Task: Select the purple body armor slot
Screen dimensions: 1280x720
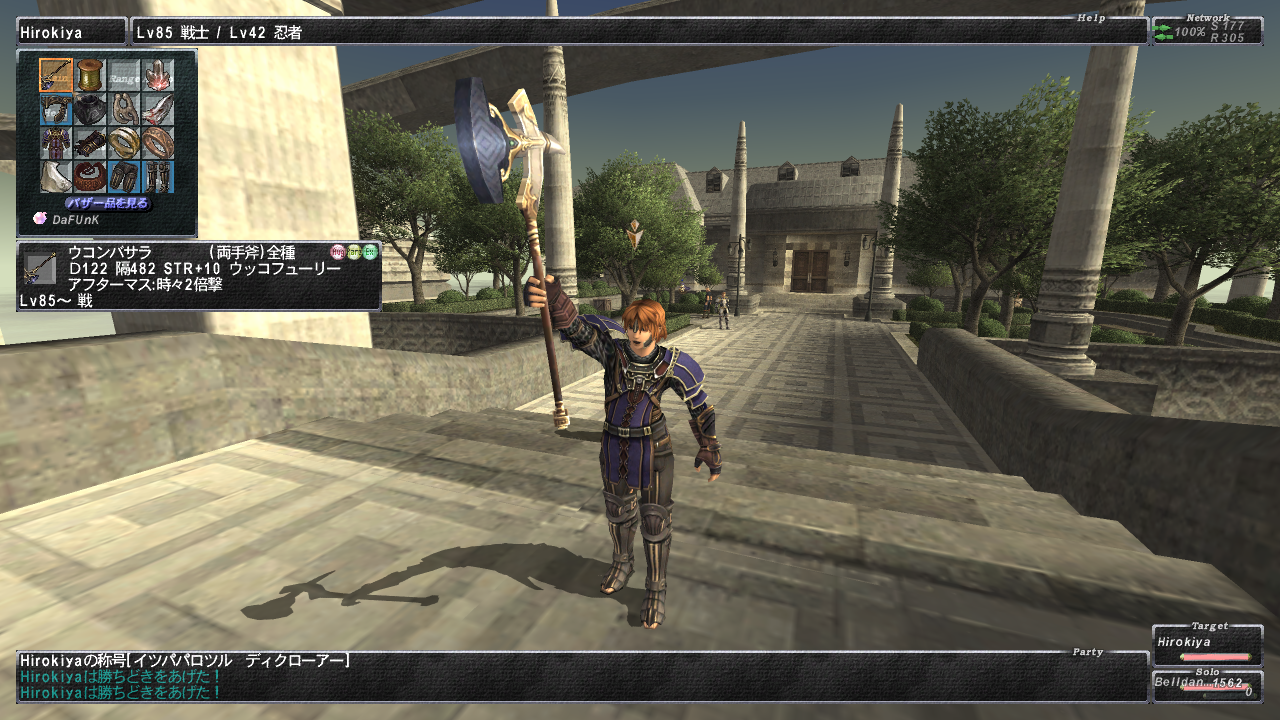Action: [x=56, y=143]
